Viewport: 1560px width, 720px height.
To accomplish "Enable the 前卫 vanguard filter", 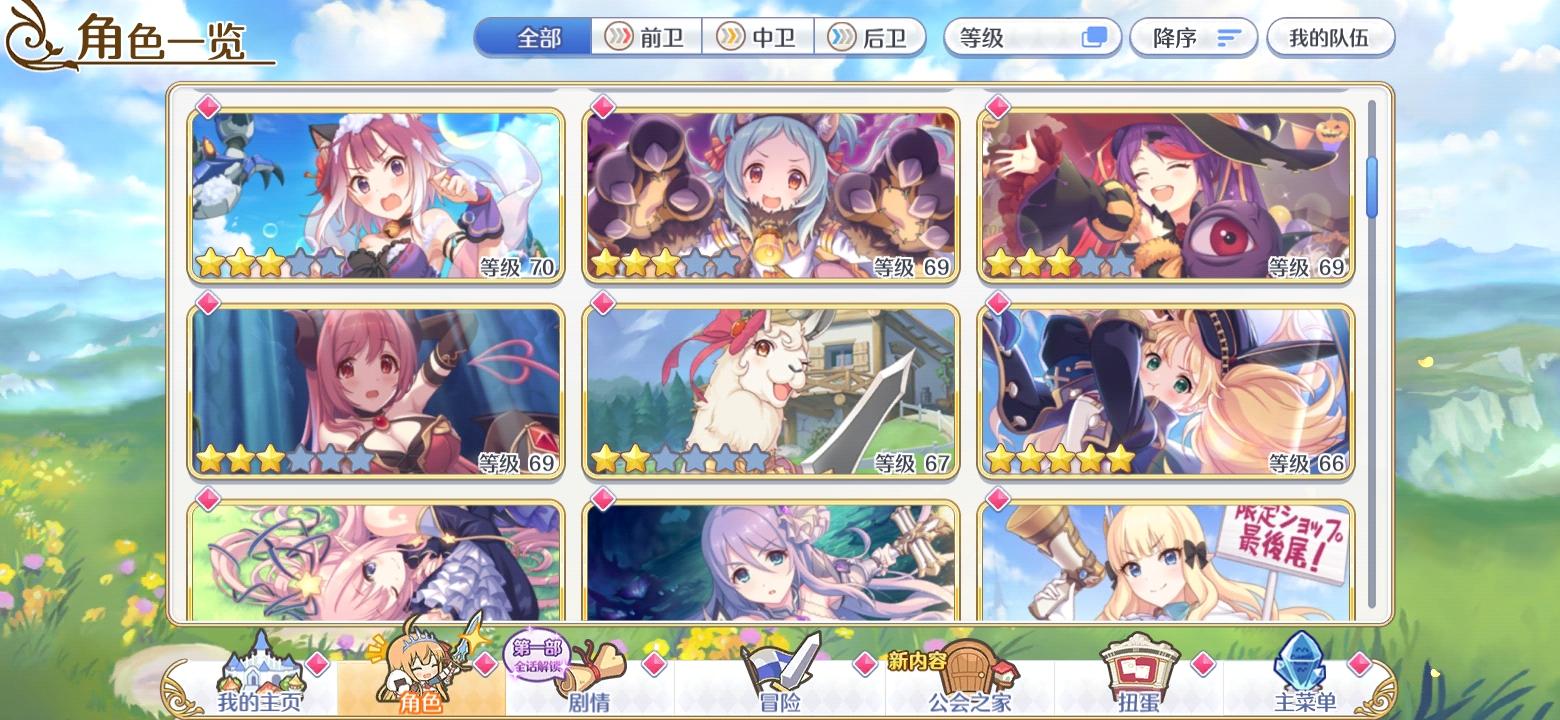I will 648,37.
